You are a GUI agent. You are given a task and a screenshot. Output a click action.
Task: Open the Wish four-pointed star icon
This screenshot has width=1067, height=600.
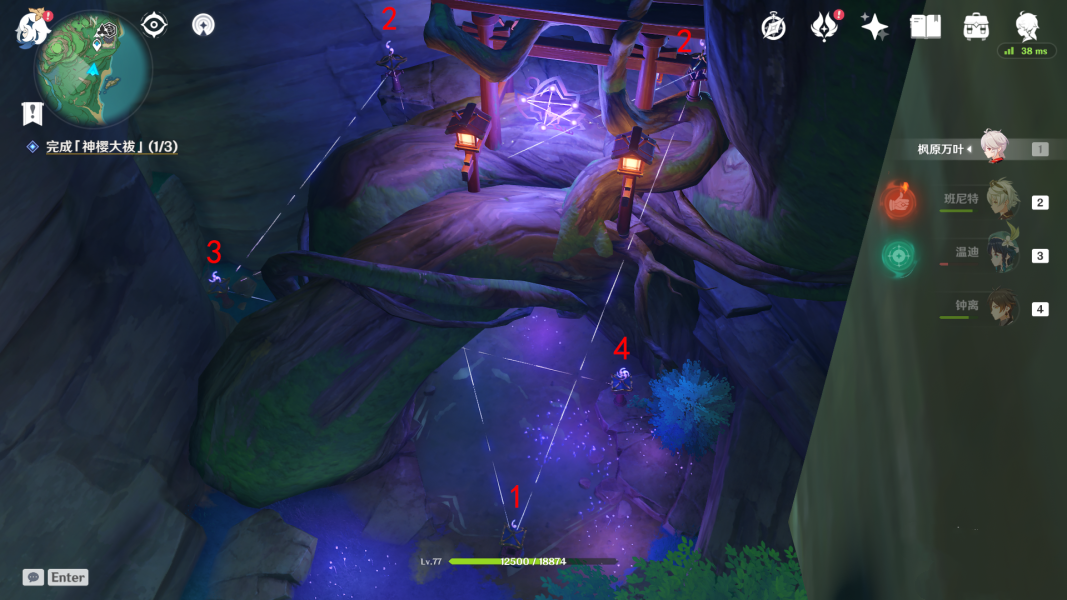point(875,27)
